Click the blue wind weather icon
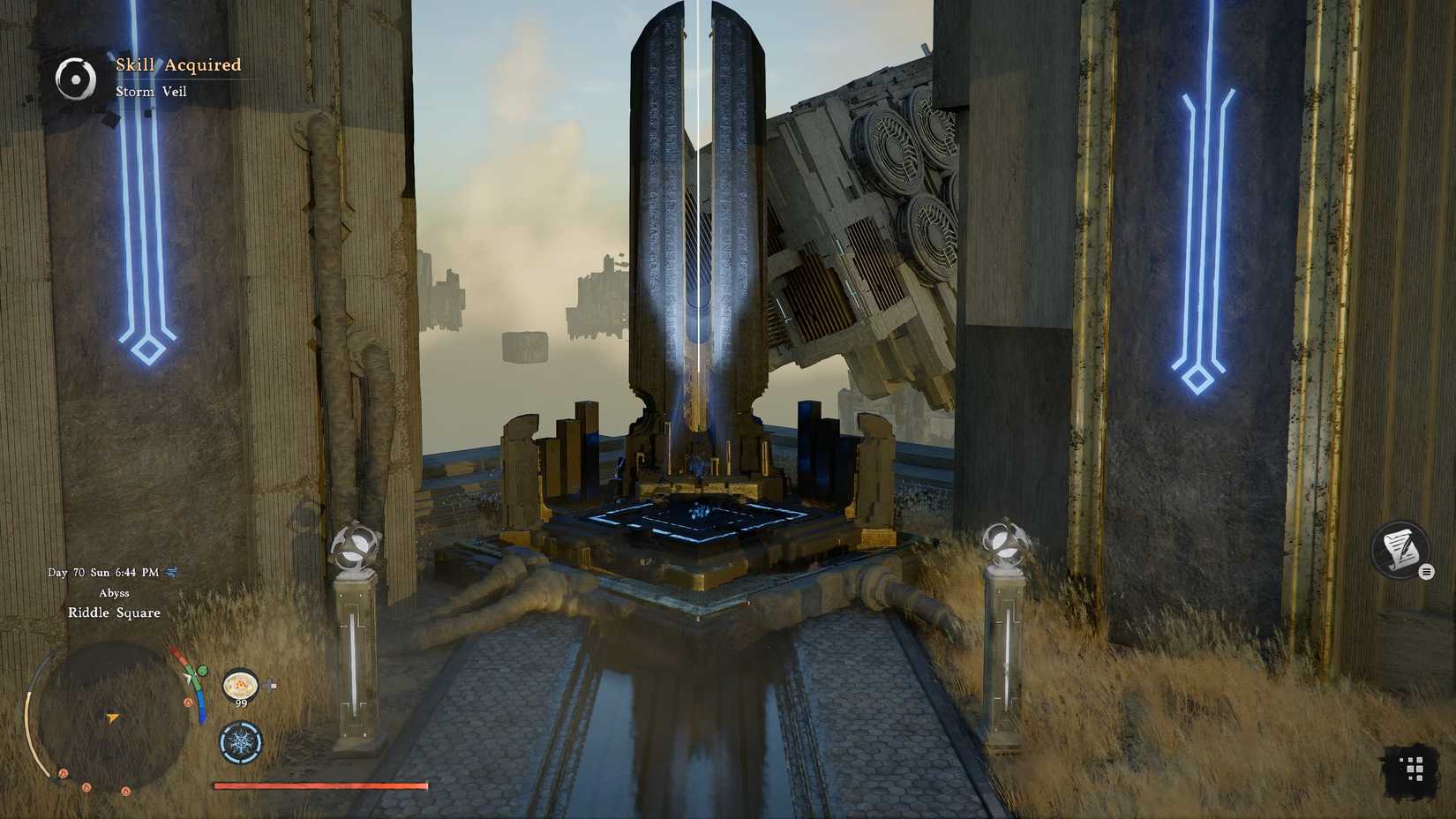The height and width of the screenshot is (819, 1456). pos(169,571)
